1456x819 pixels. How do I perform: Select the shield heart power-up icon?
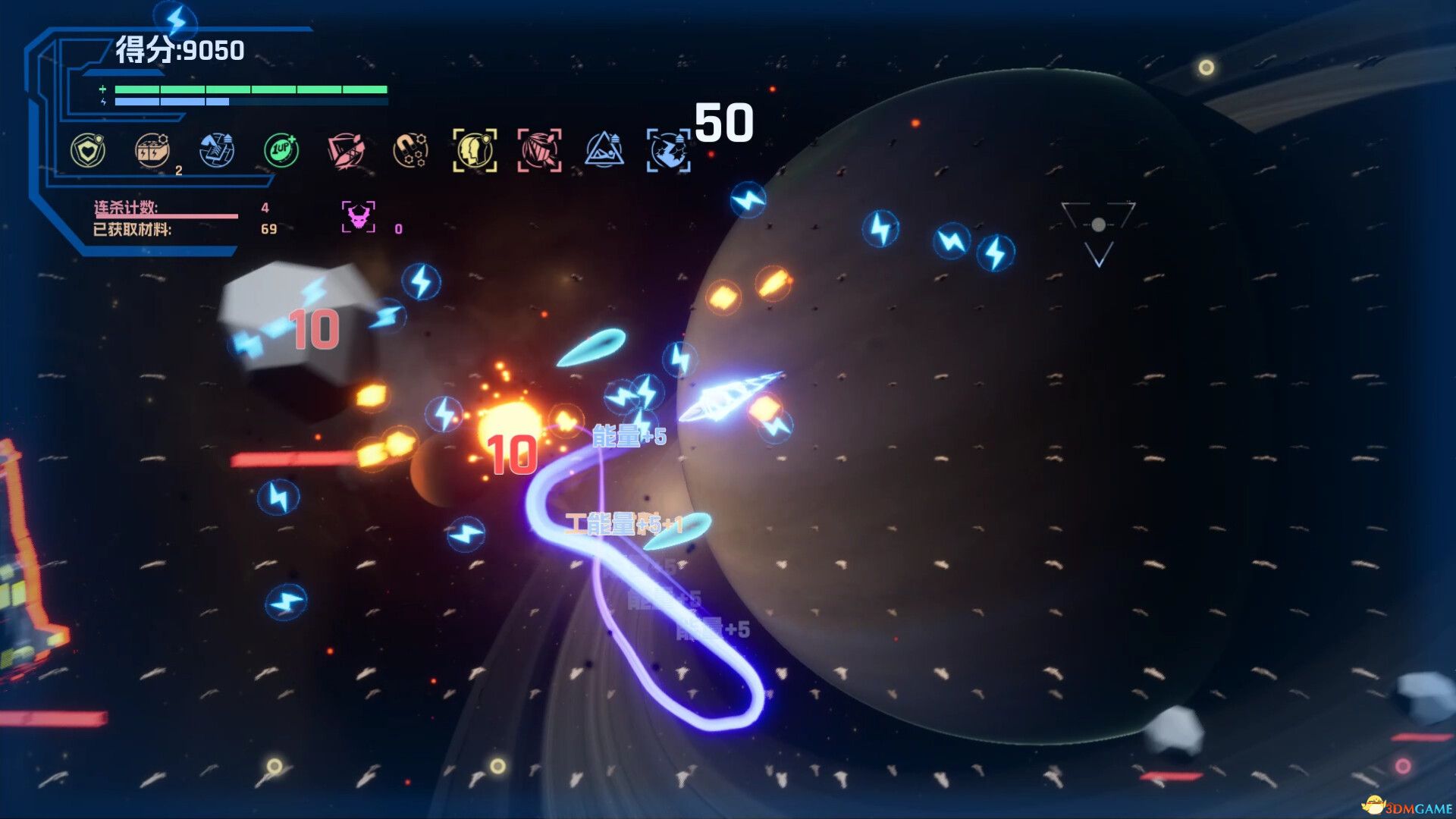point(89,149)
